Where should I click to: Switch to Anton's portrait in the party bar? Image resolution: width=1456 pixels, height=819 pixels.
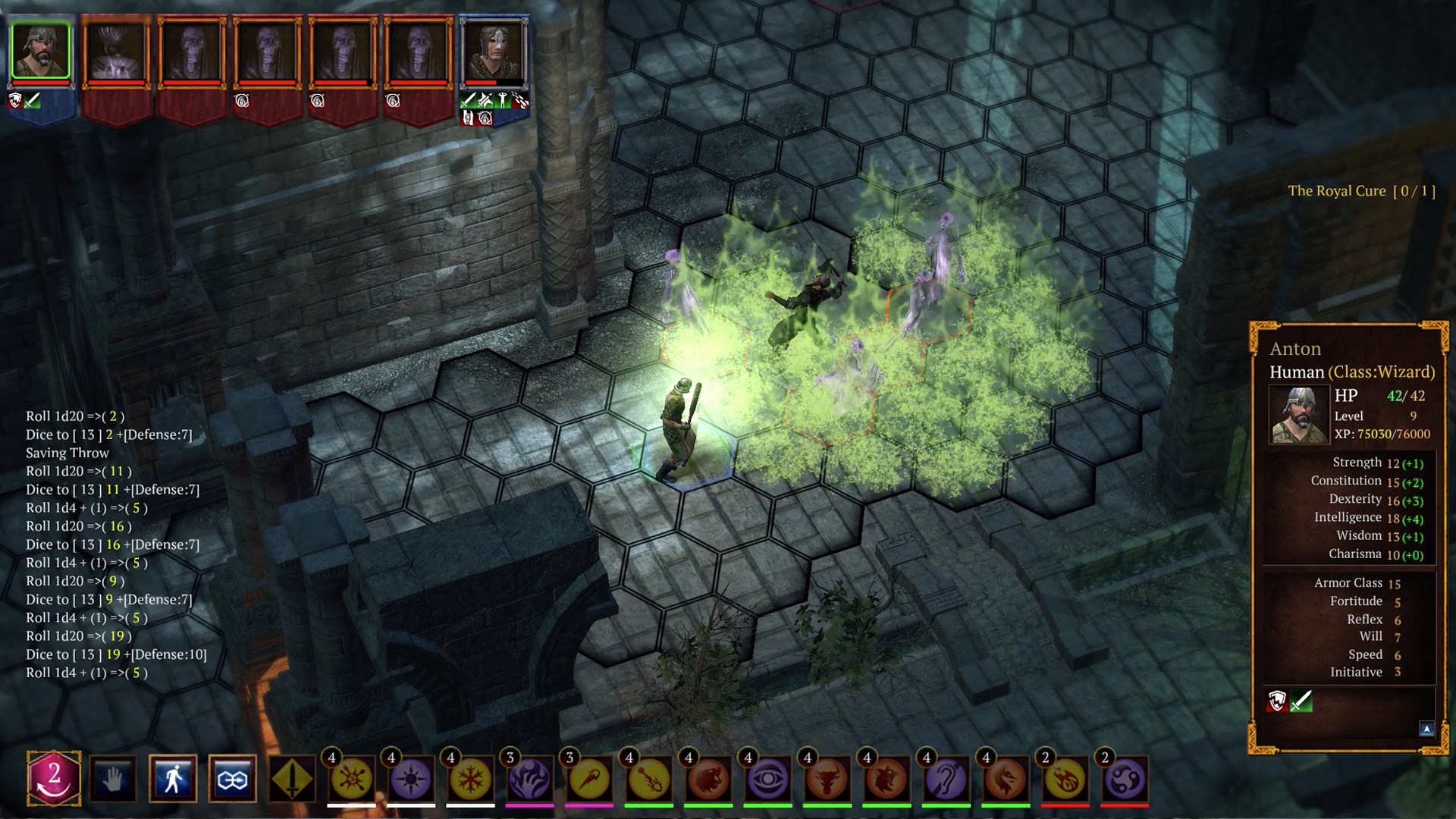pyautogui.click(x=39, y=49)
